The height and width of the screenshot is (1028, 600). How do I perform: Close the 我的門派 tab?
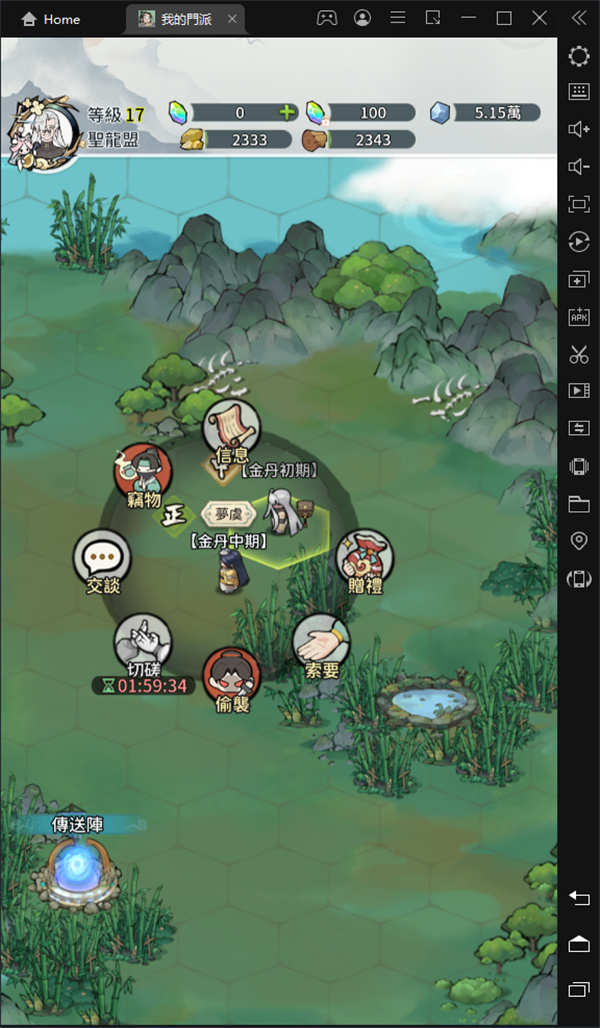click(x=232, y=19)
